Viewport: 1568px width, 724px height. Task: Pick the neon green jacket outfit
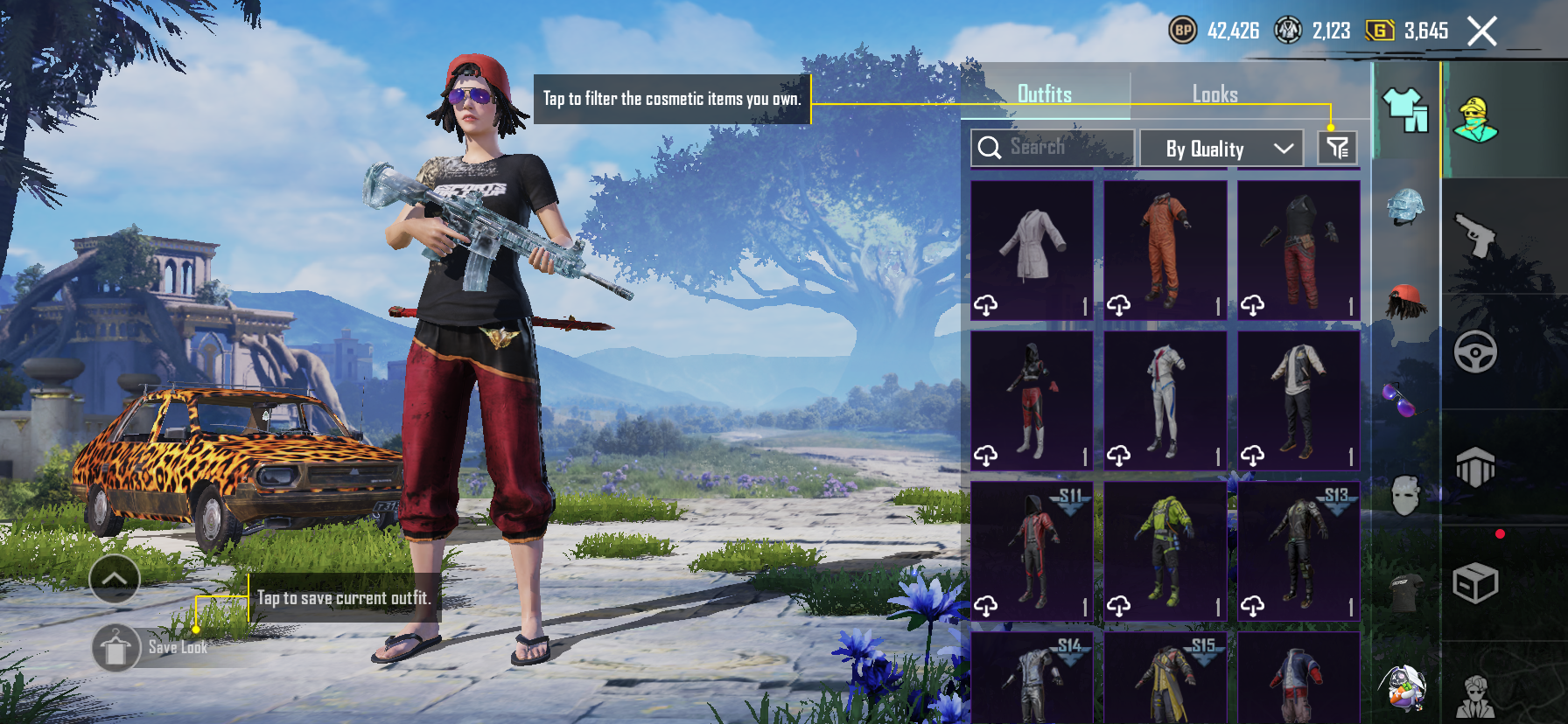coord(1165,551)
